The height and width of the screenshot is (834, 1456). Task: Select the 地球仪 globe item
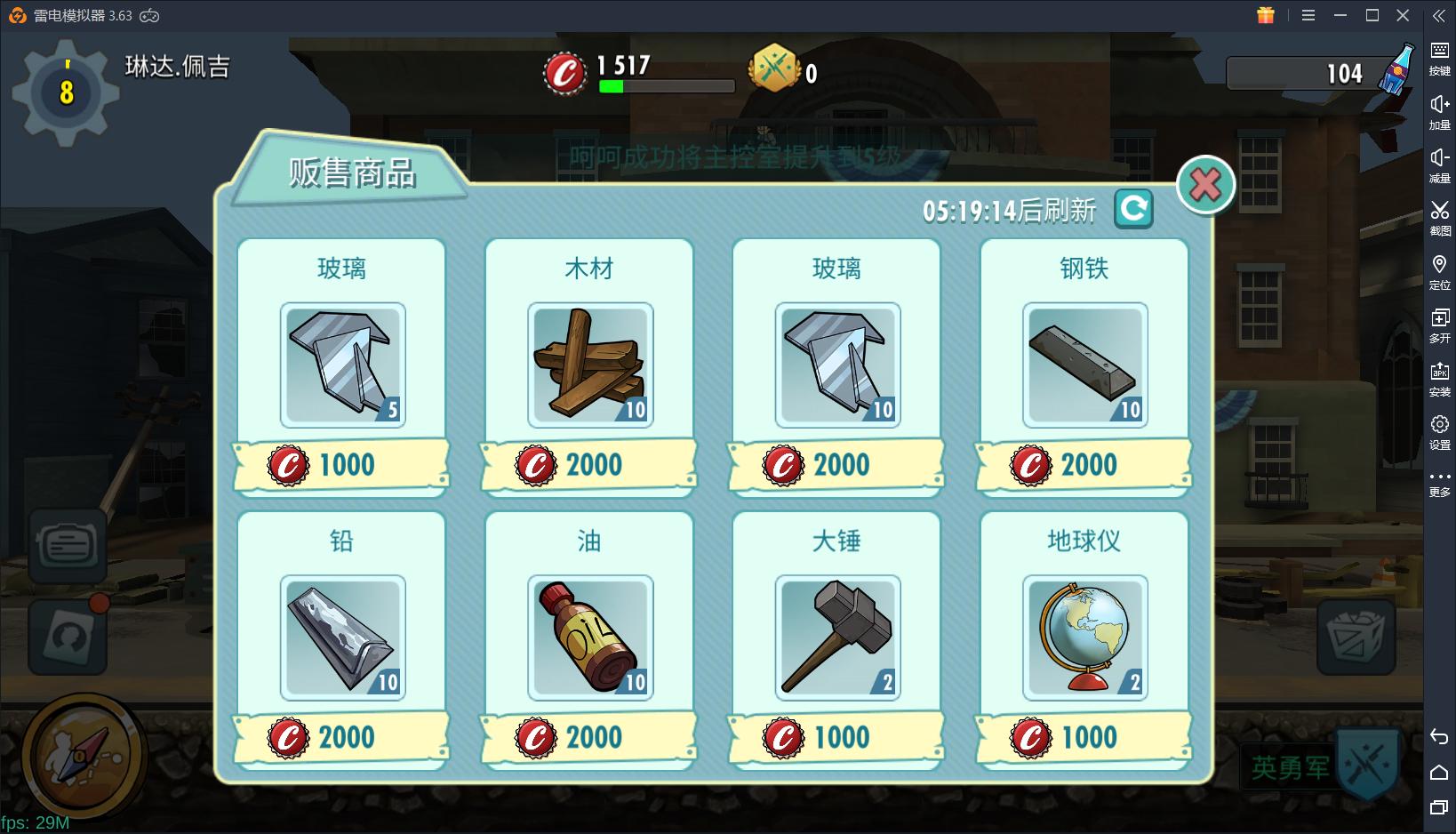click(x=1083, y=637)
